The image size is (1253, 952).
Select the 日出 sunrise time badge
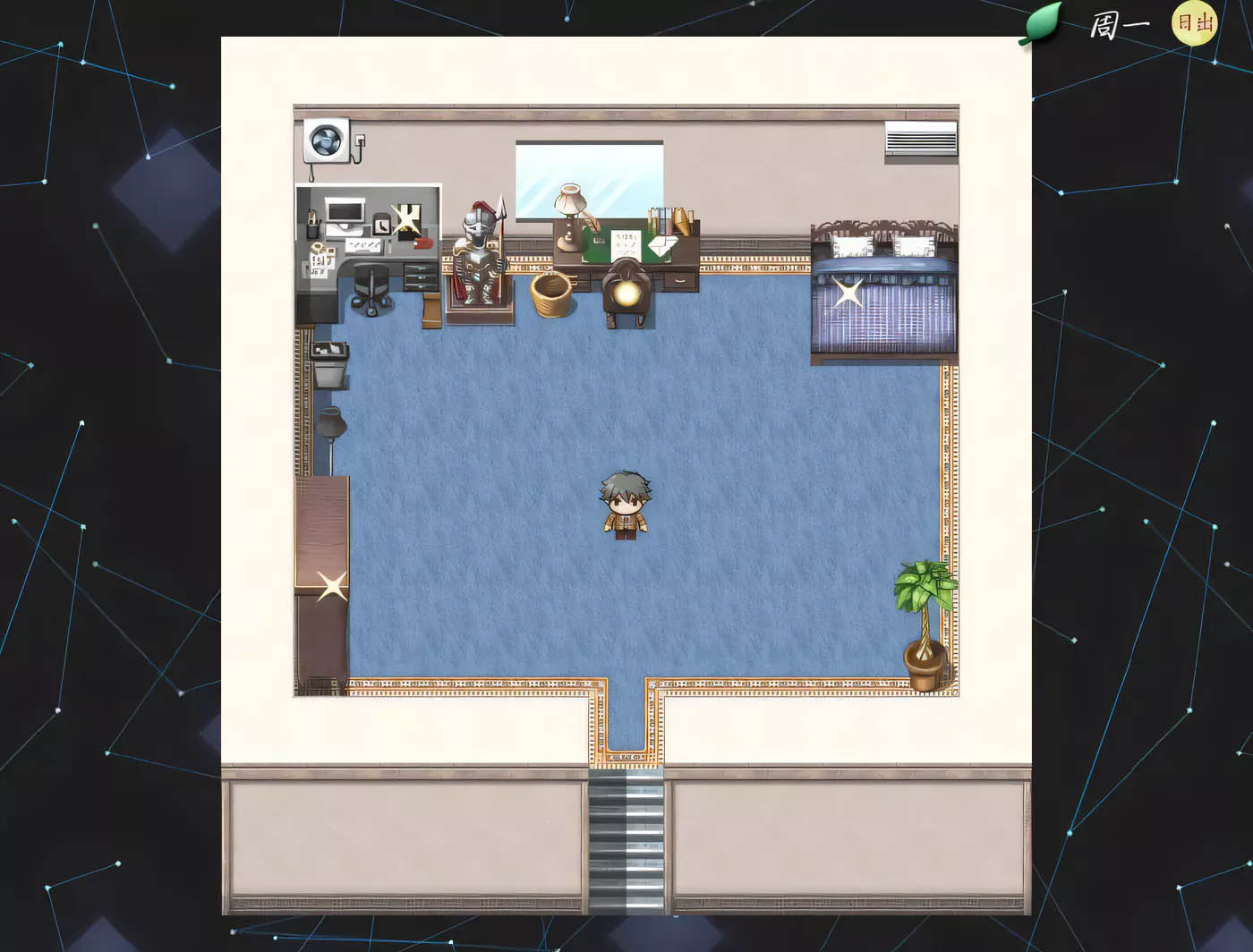1192,24
